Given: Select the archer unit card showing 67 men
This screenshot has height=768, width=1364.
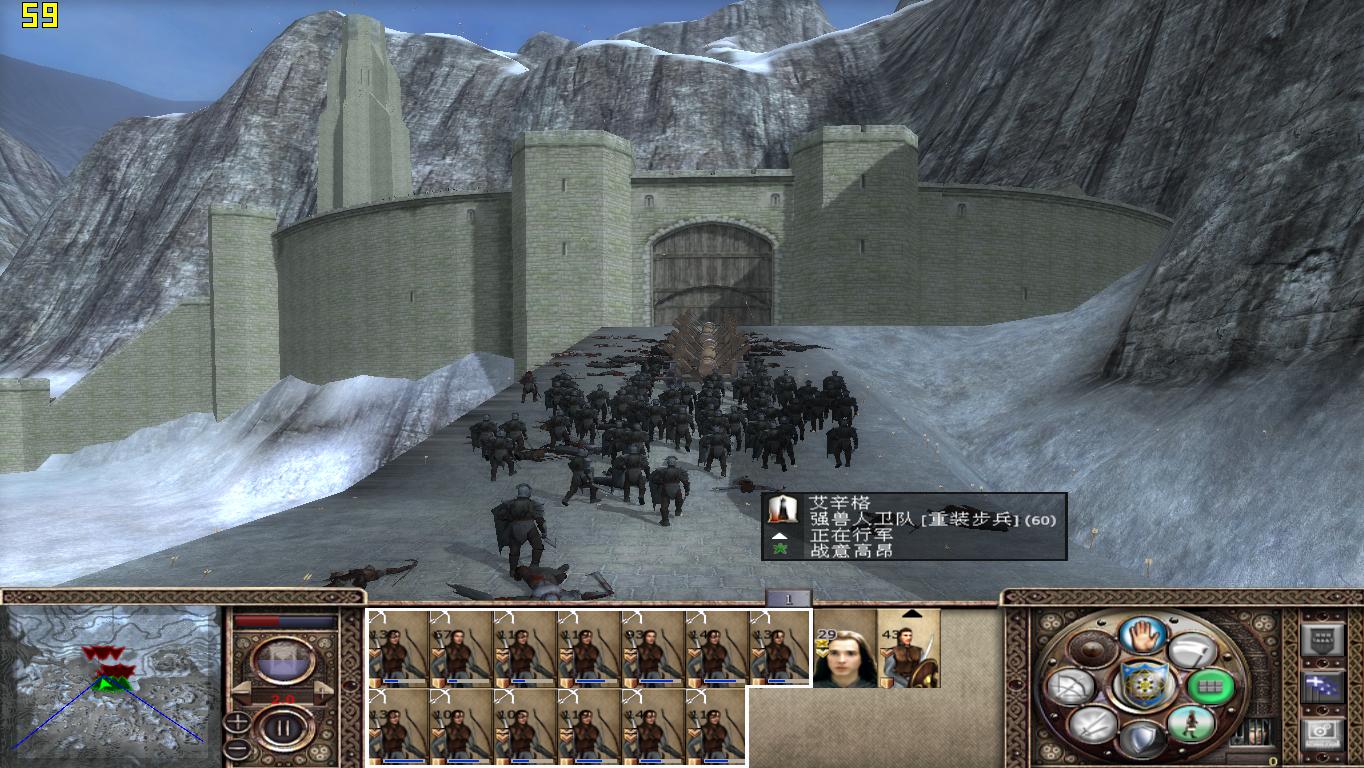Looking at the screenshot, I should tap(461, 649).
